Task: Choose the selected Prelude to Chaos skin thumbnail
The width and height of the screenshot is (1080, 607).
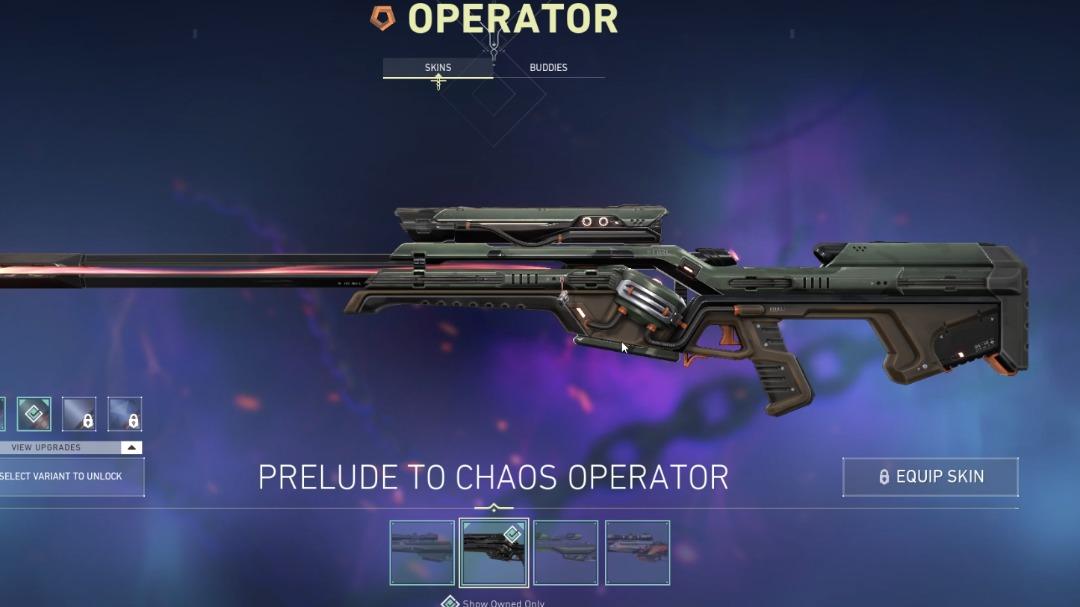Action: click(x=494, y=552)
